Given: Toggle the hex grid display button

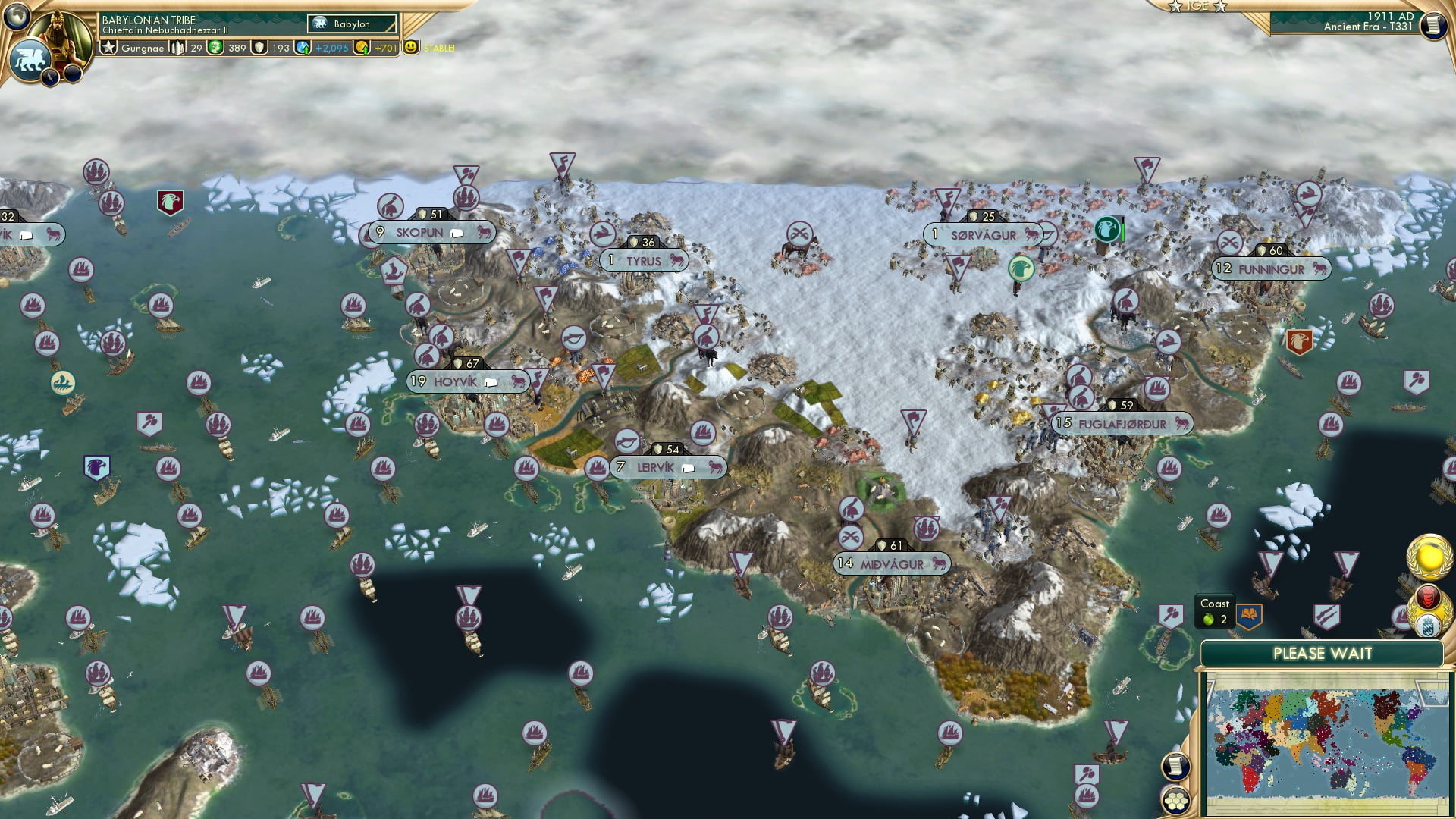Looking at the screenshot, I should pyautogui.click(x=1176, y=801).
